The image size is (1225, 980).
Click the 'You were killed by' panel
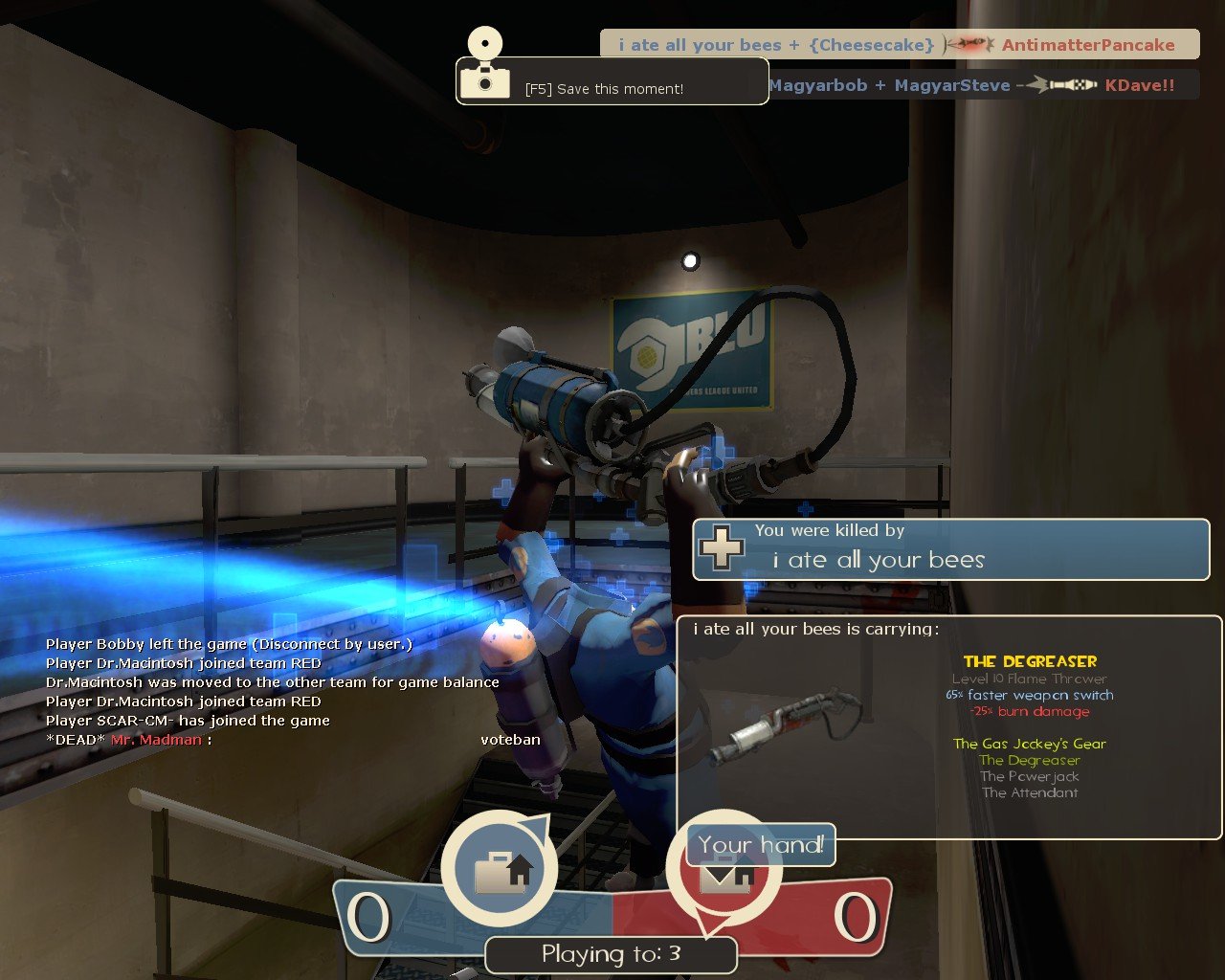950,549
